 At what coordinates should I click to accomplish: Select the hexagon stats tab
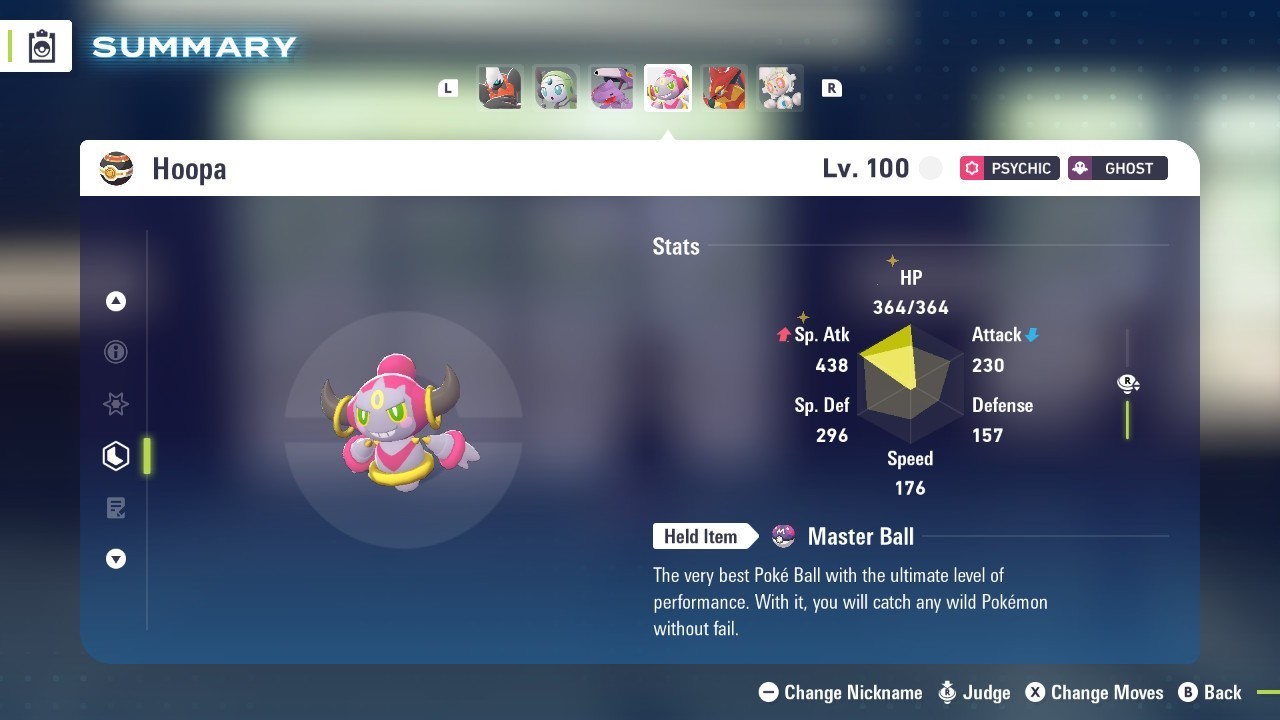point(116,456)
